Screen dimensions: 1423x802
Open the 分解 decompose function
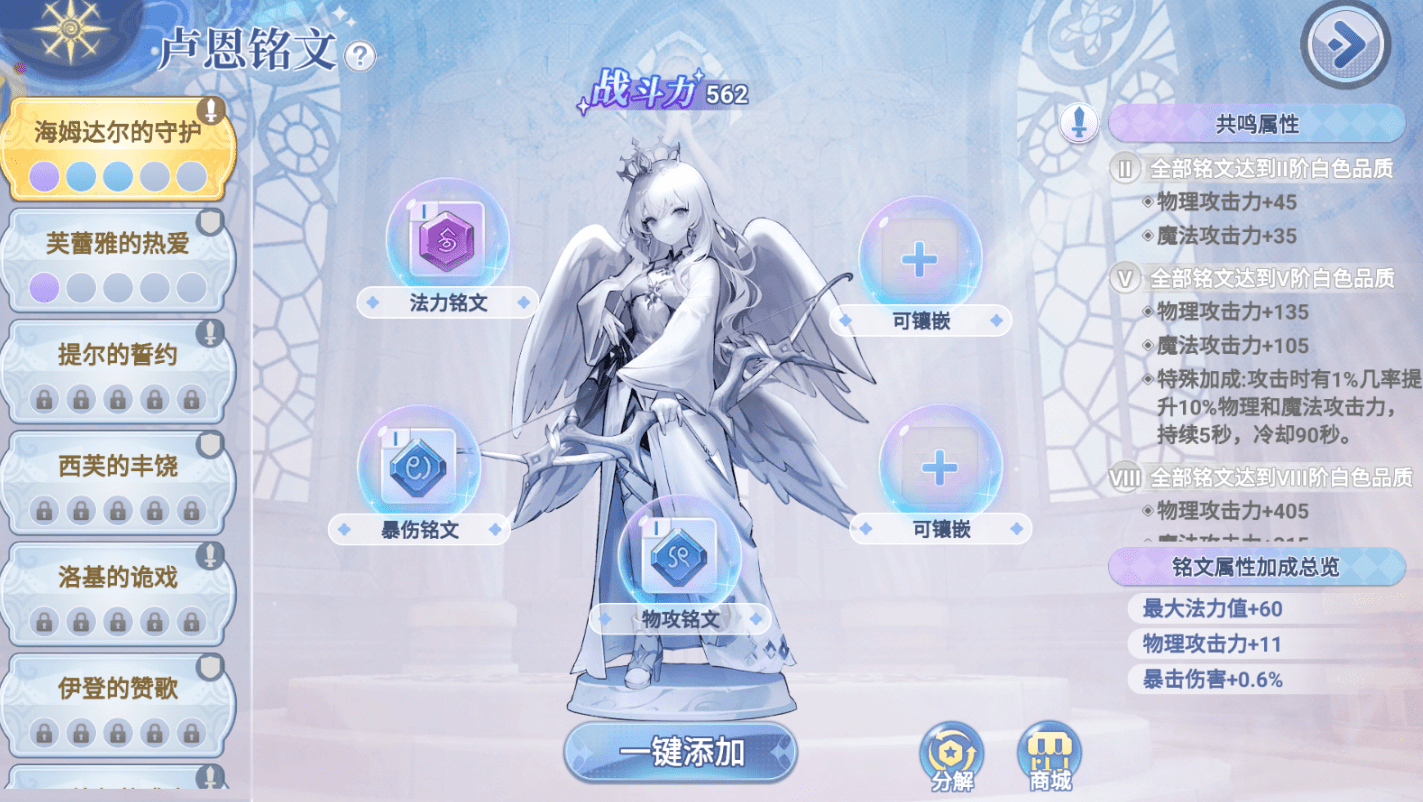point(951,756)
